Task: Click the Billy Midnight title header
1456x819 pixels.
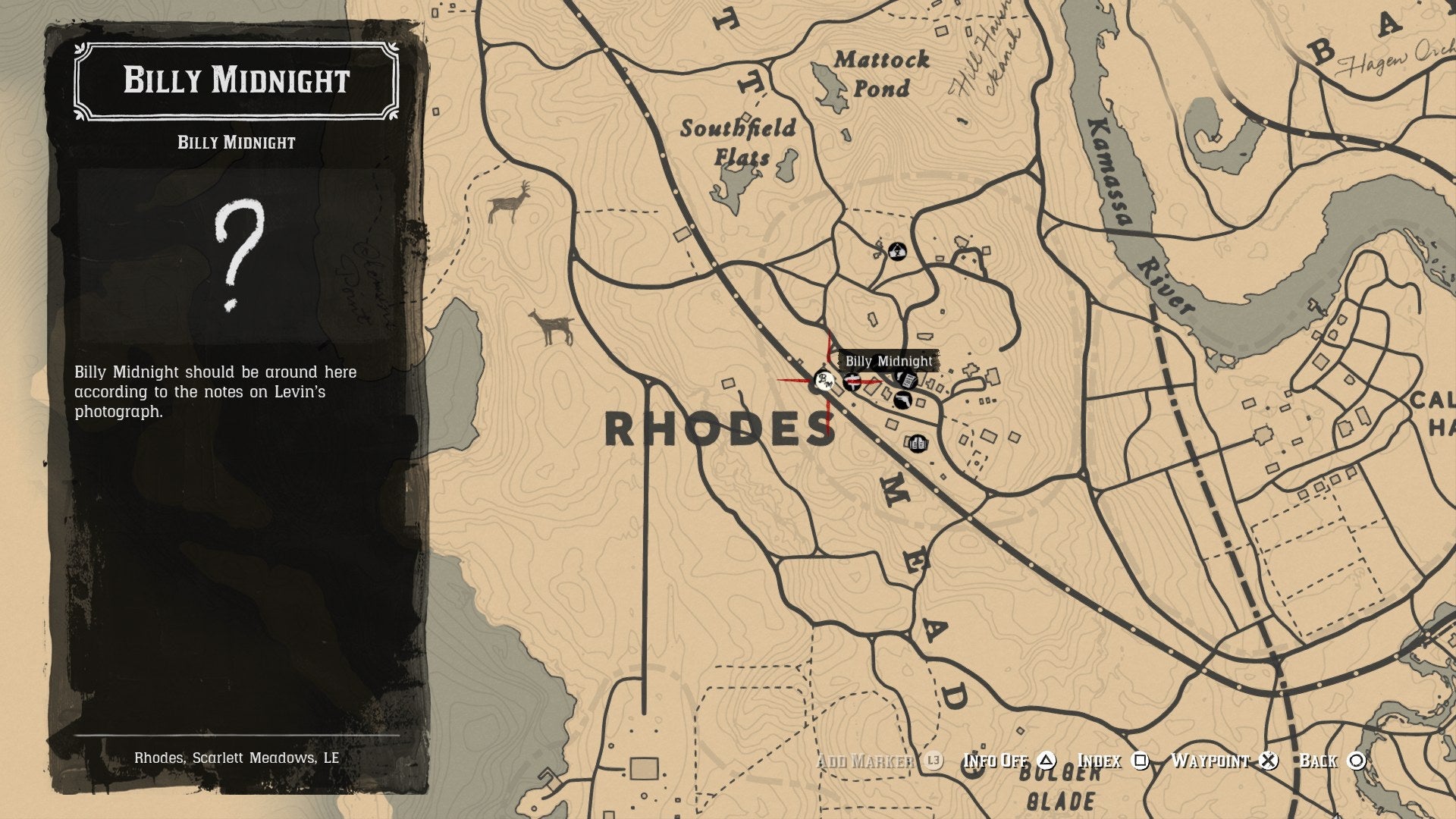Action: tap(235, 80)
